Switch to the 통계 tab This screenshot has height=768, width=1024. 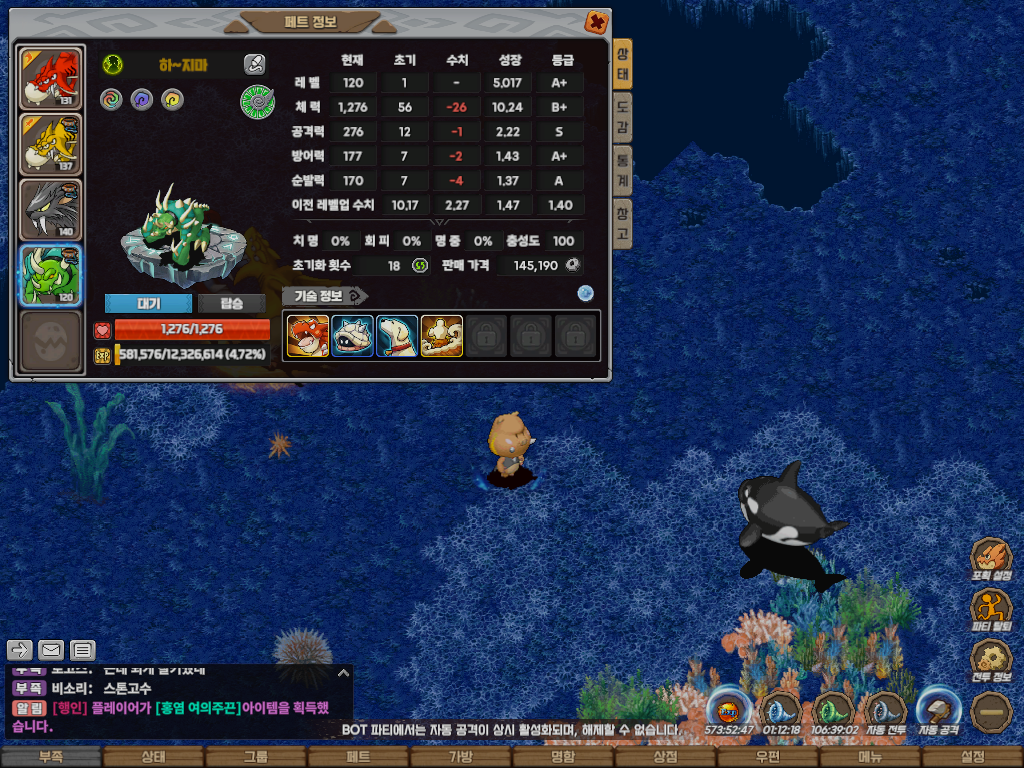pyautogui.click(x=622, y=170)
